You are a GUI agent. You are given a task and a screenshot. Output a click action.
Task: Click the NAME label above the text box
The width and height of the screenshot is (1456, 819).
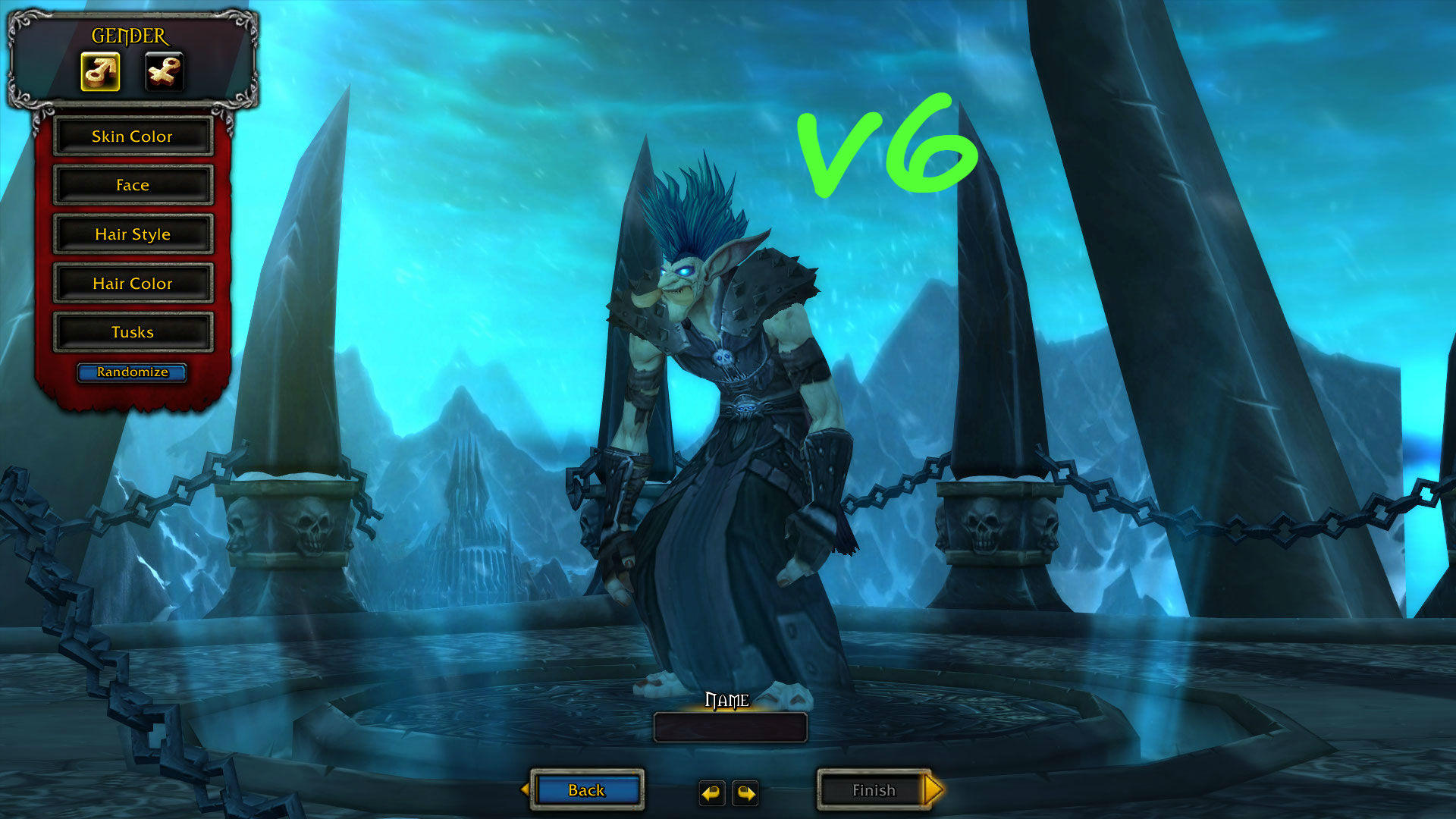click(x=726, y=701)
